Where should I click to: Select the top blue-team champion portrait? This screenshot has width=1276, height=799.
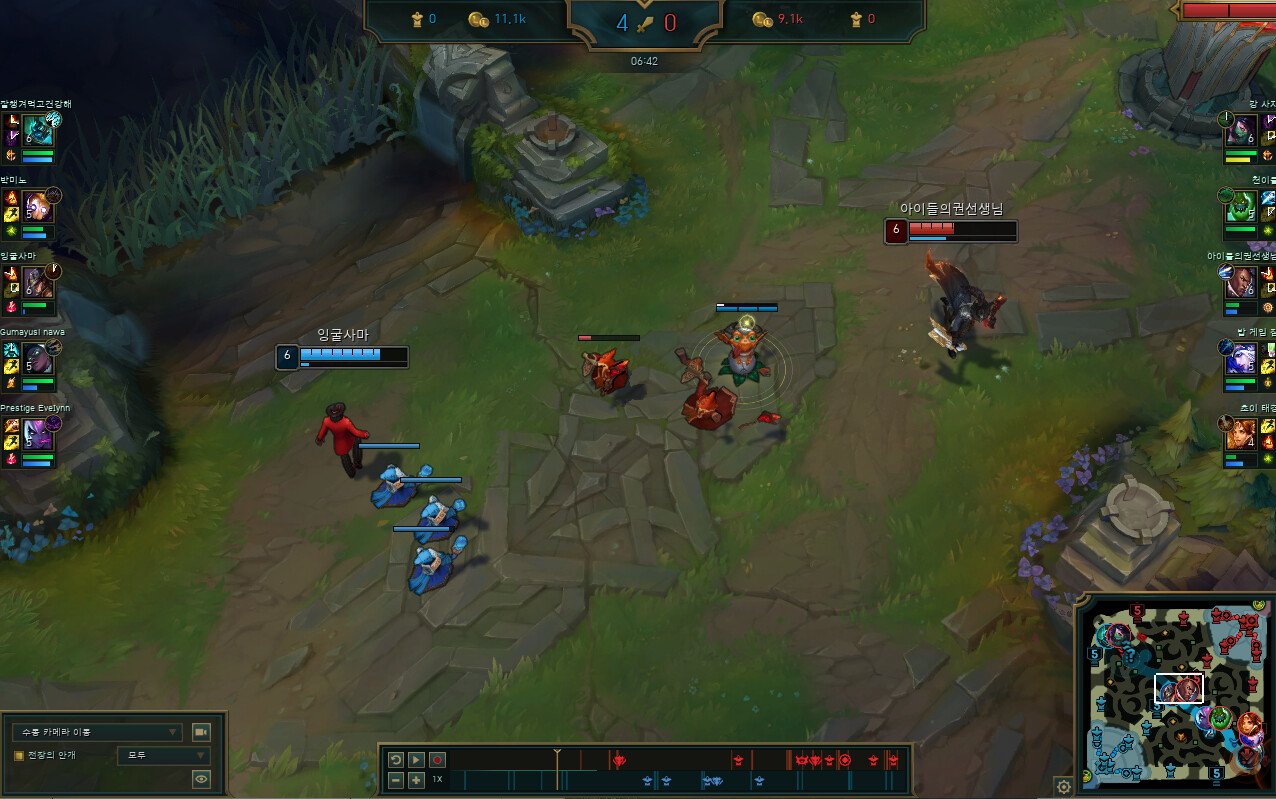tap(38, 129)
